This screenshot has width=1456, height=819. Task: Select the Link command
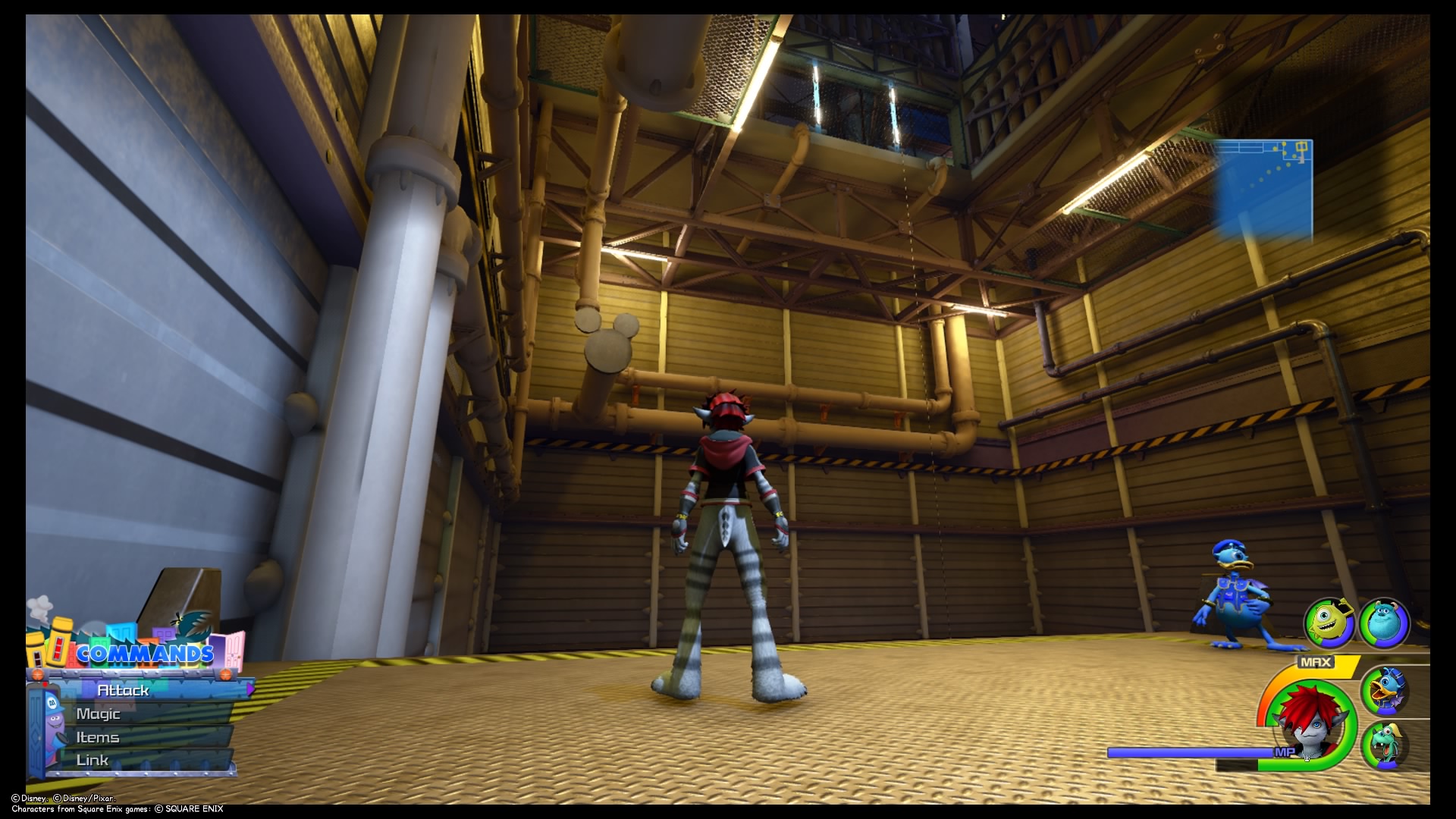coord(91,759)
